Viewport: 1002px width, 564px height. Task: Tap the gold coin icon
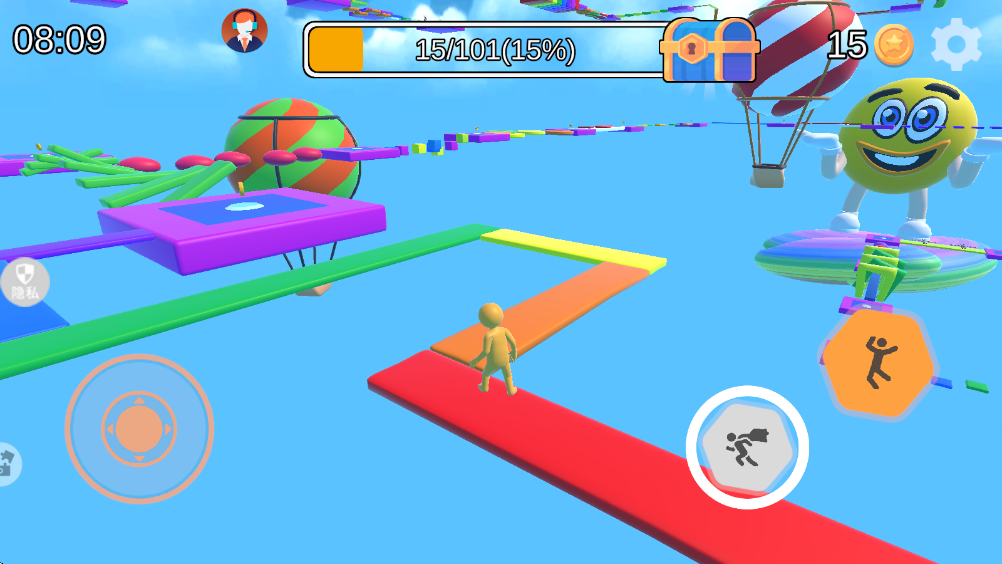(x=892, y=45)
